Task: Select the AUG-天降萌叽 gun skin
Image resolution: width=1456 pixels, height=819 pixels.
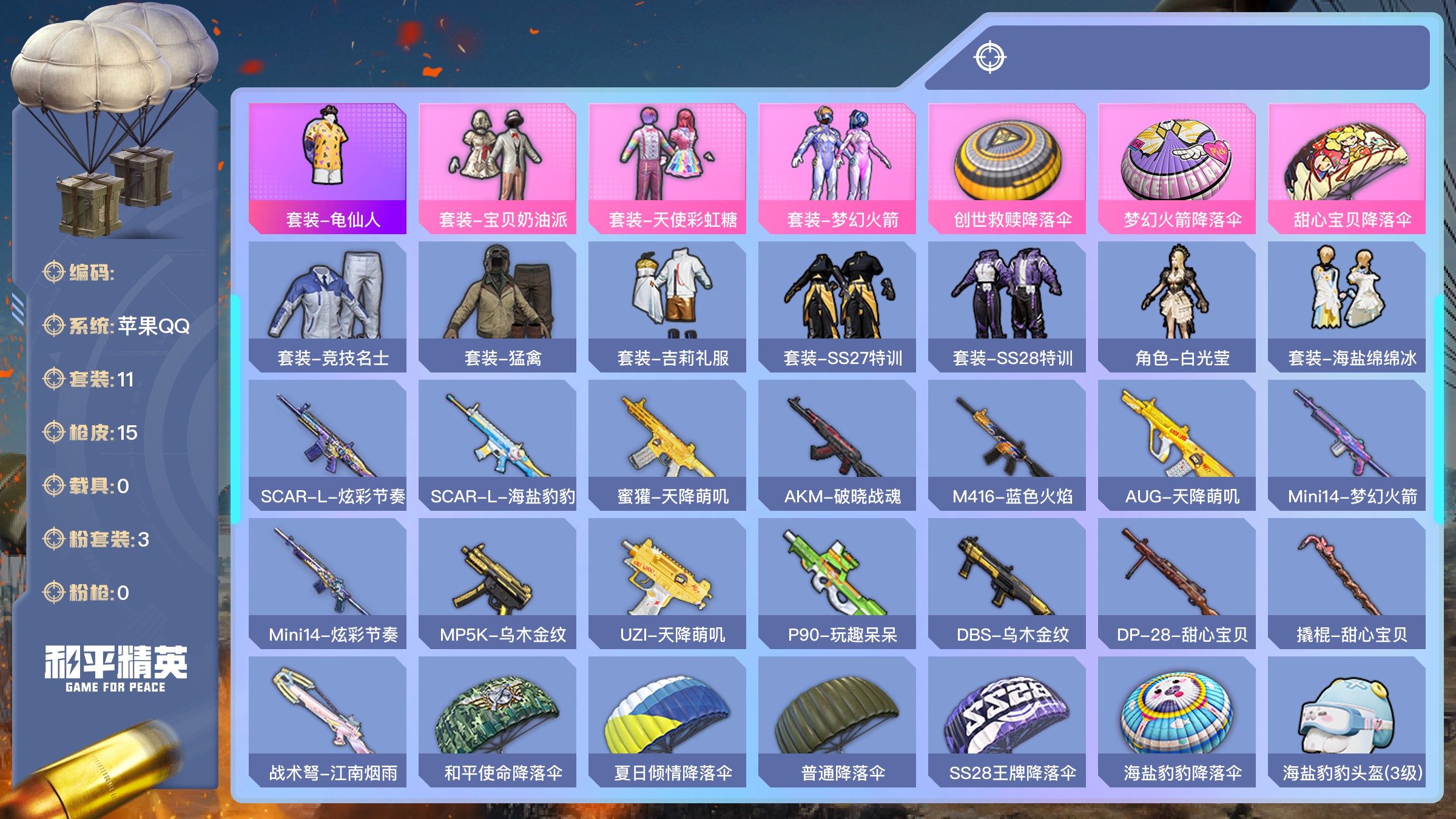Action: pyautogui.click(x=1177, y=445)
